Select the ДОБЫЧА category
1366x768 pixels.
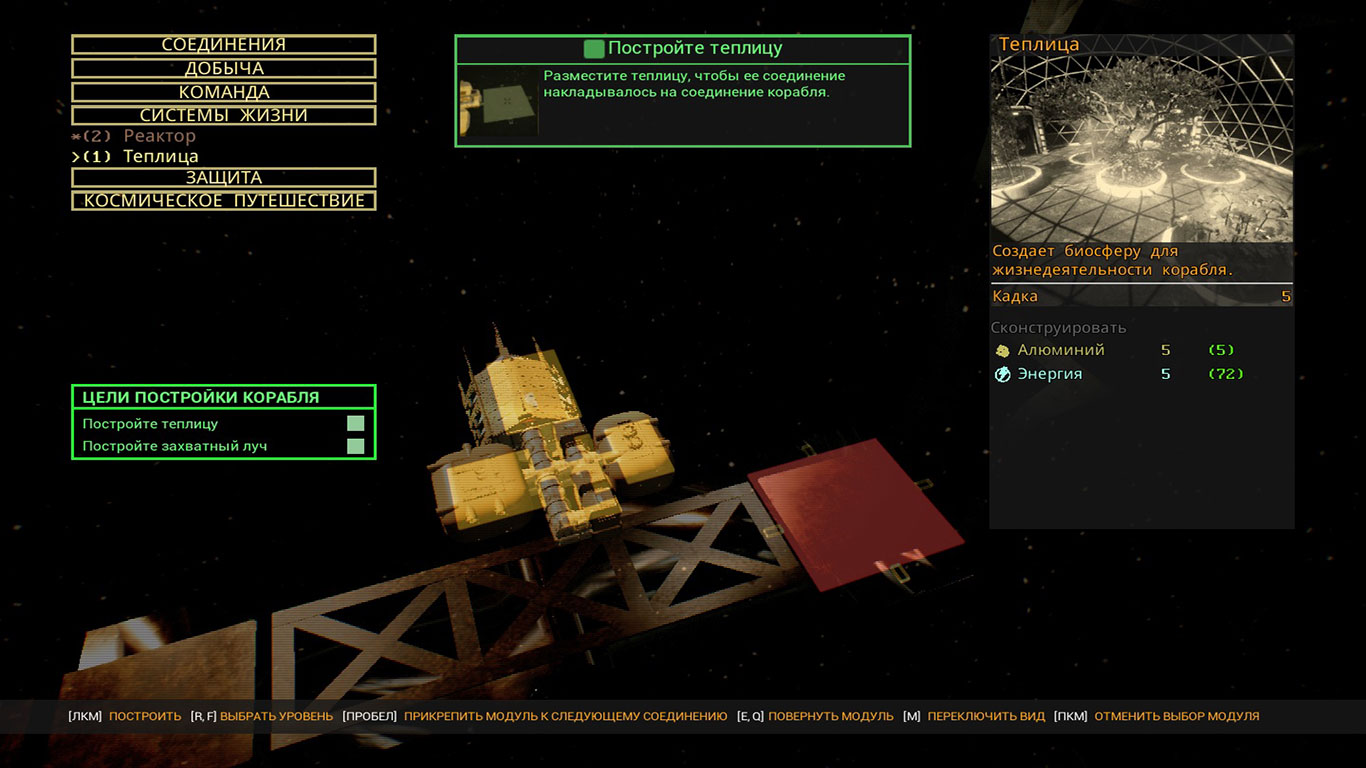coord(224,69)
